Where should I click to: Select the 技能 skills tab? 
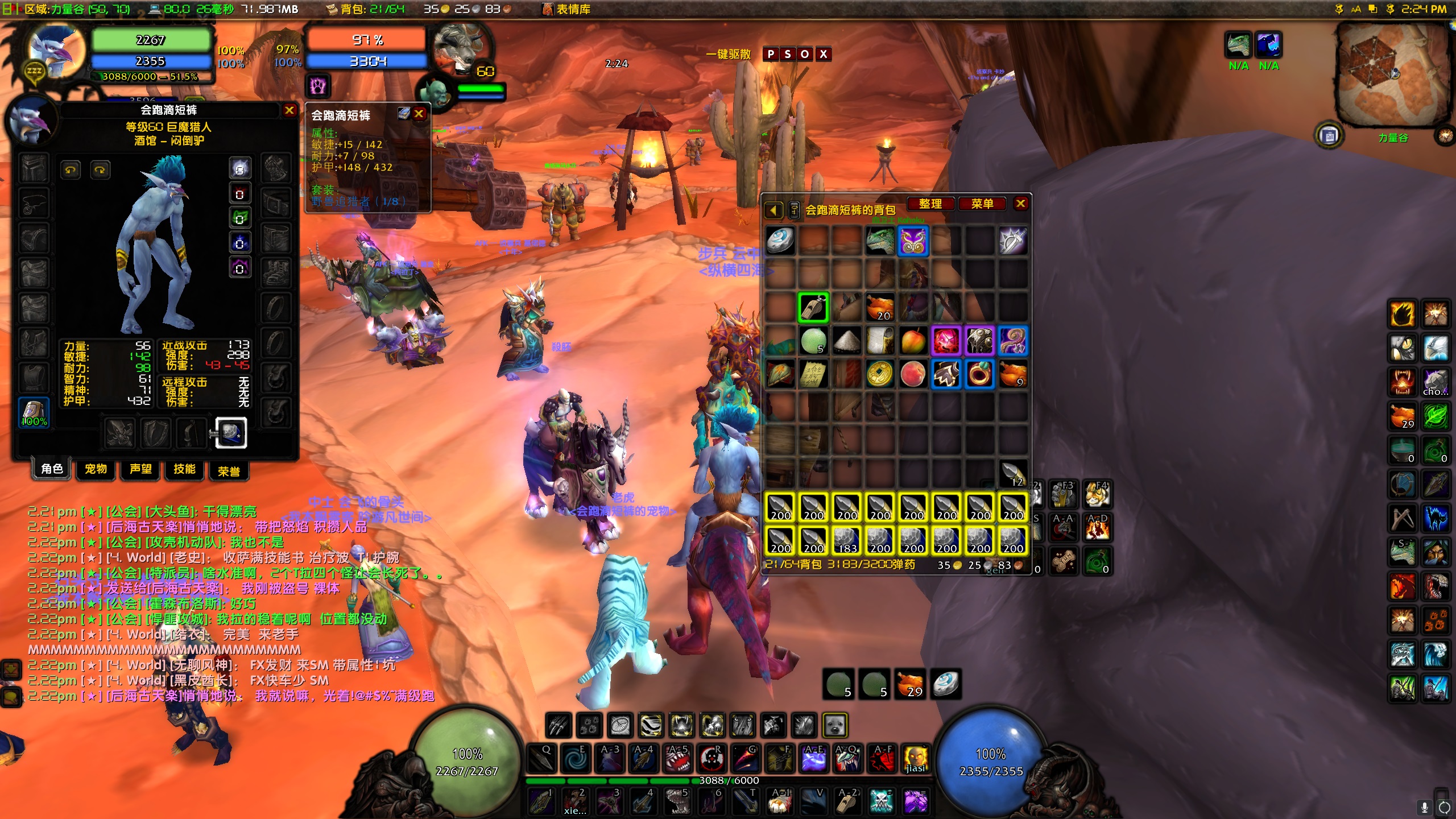184,469
